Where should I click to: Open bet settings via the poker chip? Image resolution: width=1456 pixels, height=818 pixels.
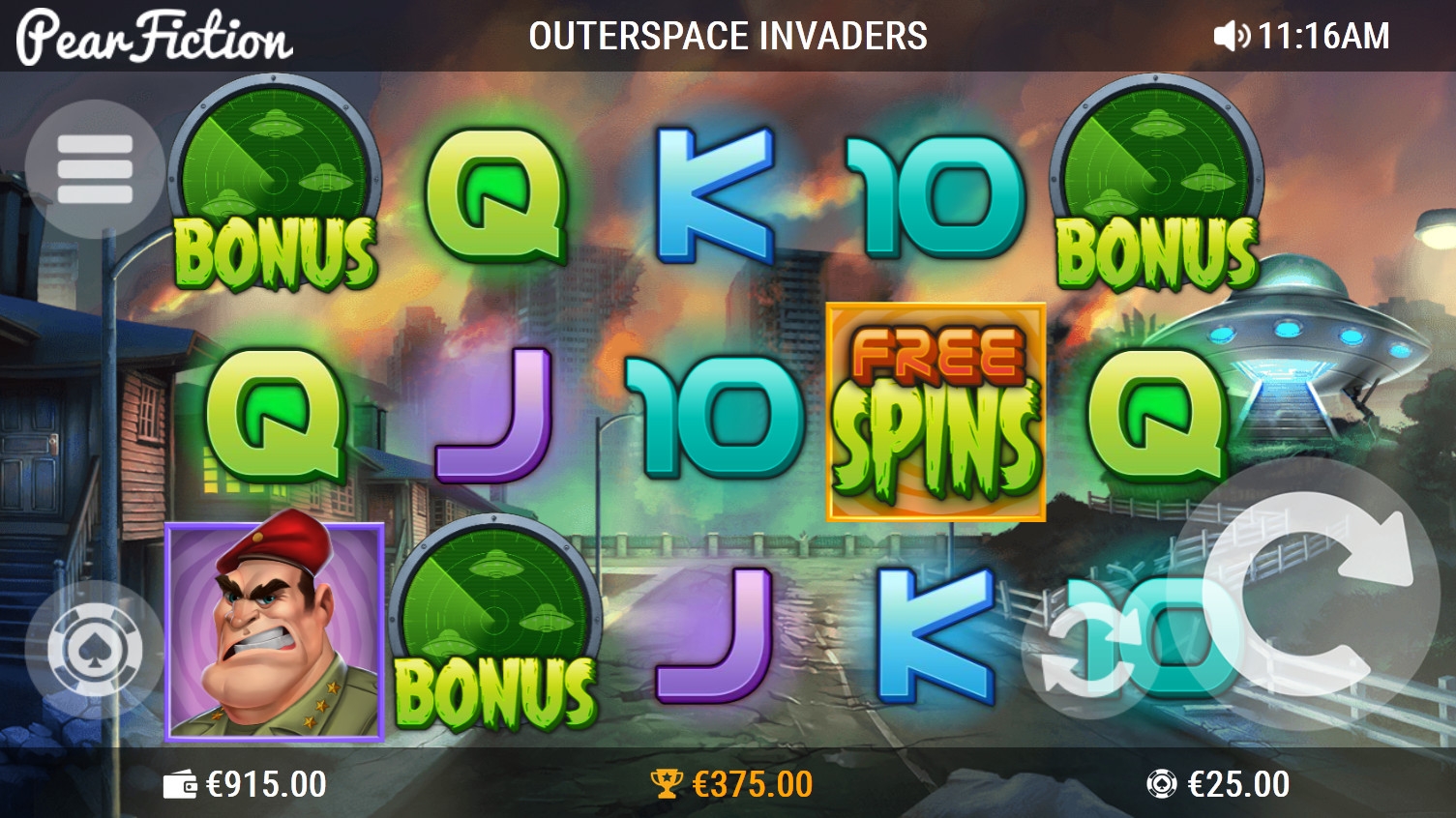pyautogui.click(x=95, y=650)
